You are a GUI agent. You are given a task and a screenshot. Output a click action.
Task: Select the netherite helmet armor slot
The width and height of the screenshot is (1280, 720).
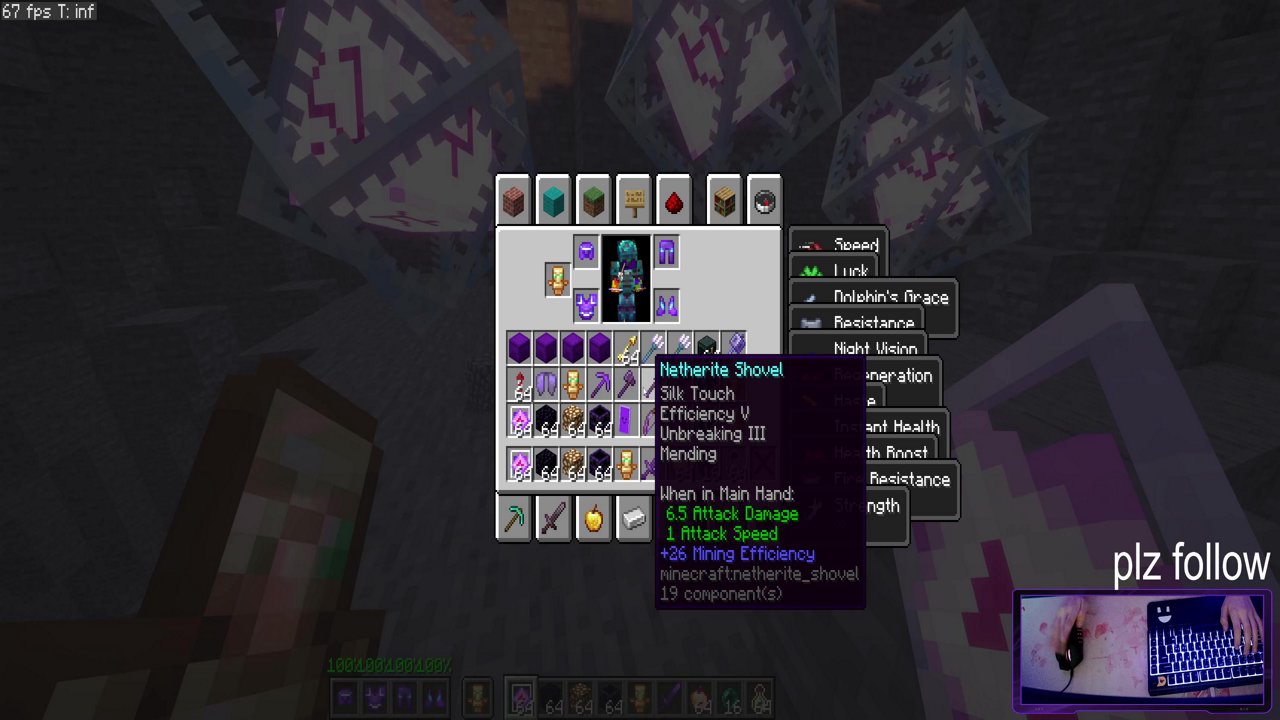click(586, 253)
